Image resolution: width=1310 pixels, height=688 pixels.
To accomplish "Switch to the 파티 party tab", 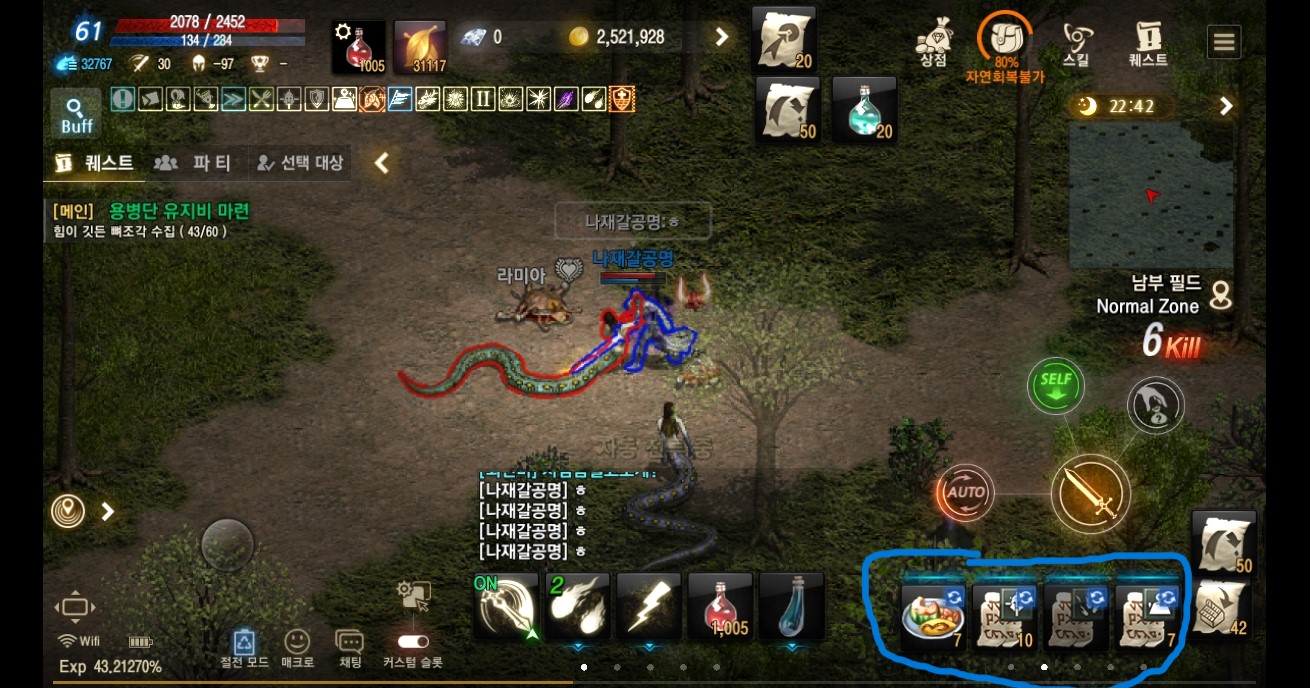I will (193, 163).
